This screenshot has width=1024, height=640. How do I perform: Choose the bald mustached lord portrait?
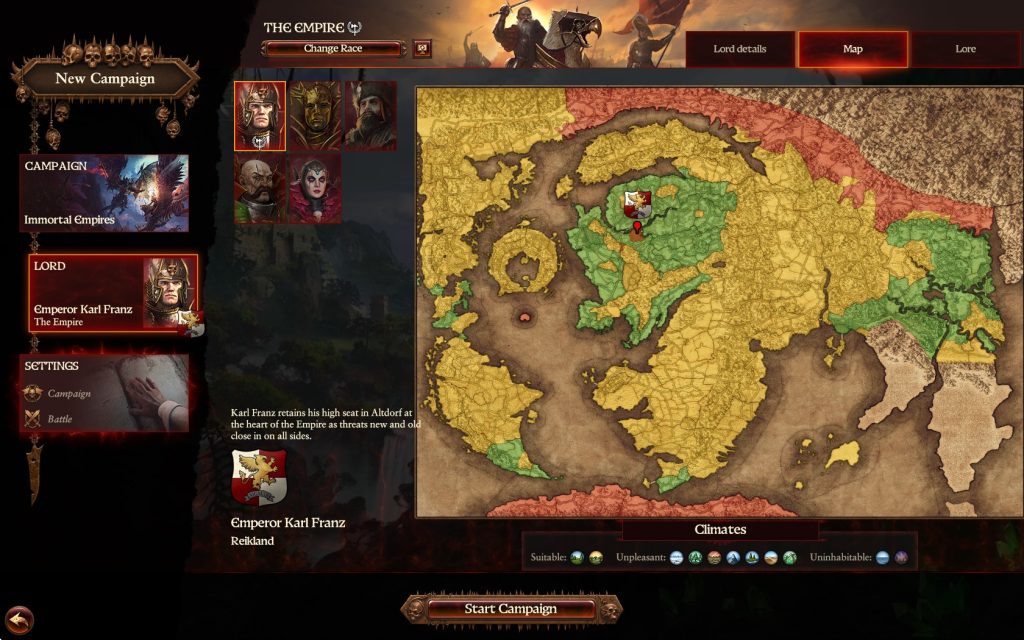pyautogui.click(x=260, y=187)
